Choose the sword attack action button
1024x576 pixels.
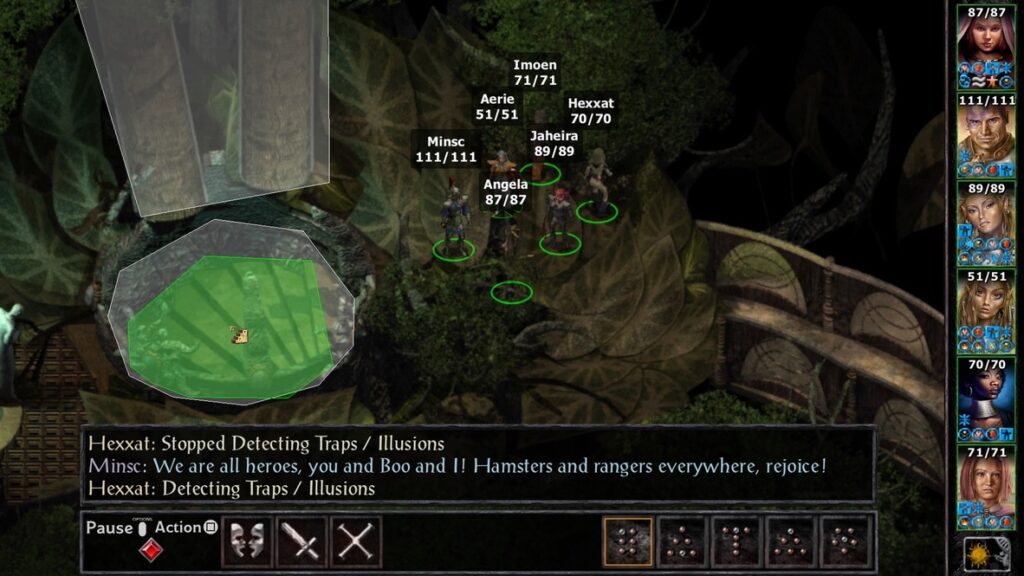[x=301, y=542]
